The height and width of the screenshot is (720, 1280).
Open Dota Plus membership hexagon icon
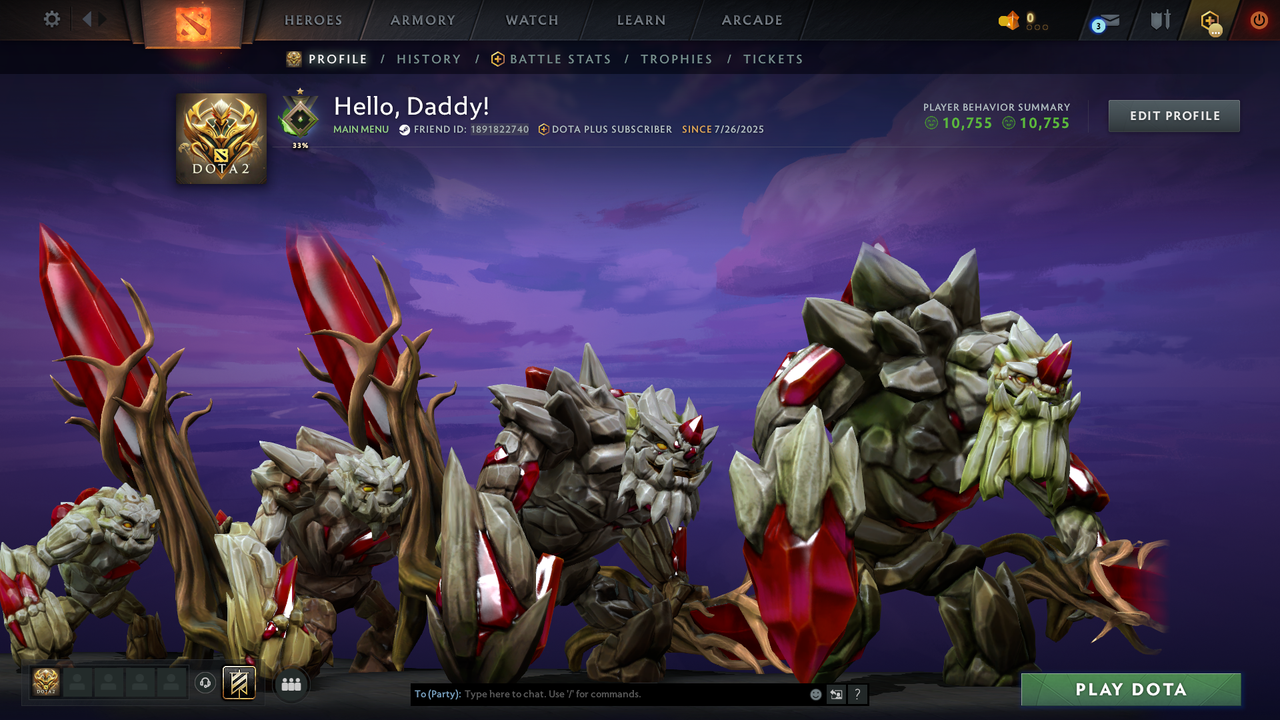tap(1210, 20)
